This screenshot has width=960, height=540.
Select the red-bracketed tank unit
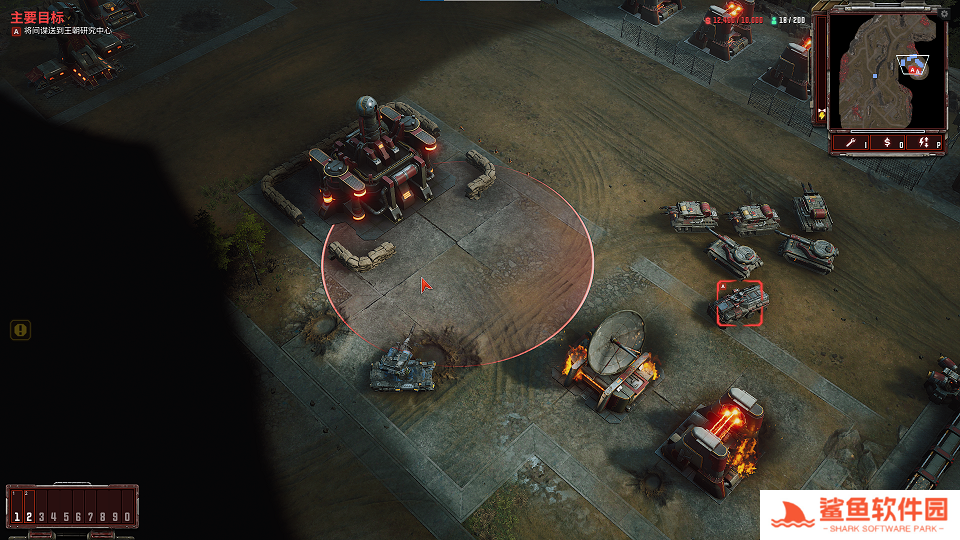(x=739, y=303)
